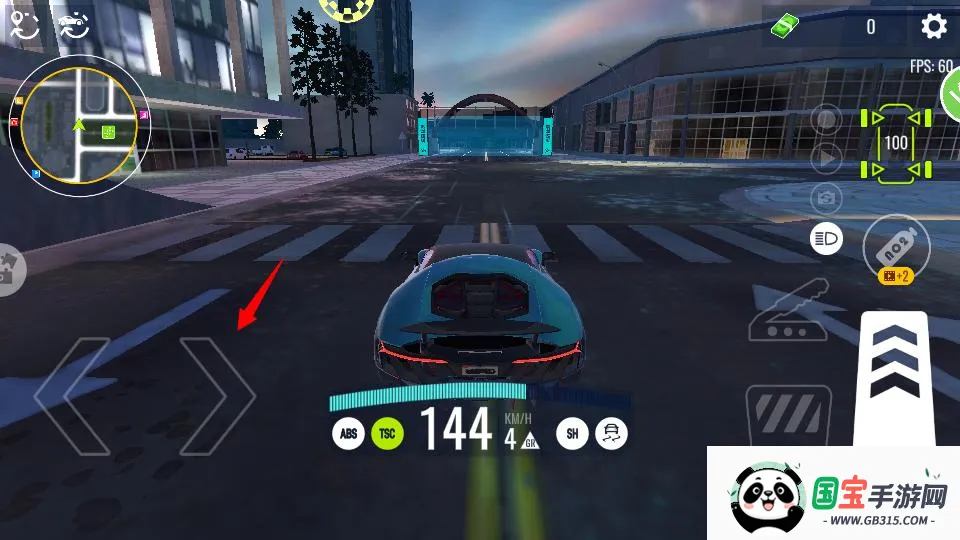960x540 pixels.
Task: Switch the camera view icon
Action: (826, 197)
